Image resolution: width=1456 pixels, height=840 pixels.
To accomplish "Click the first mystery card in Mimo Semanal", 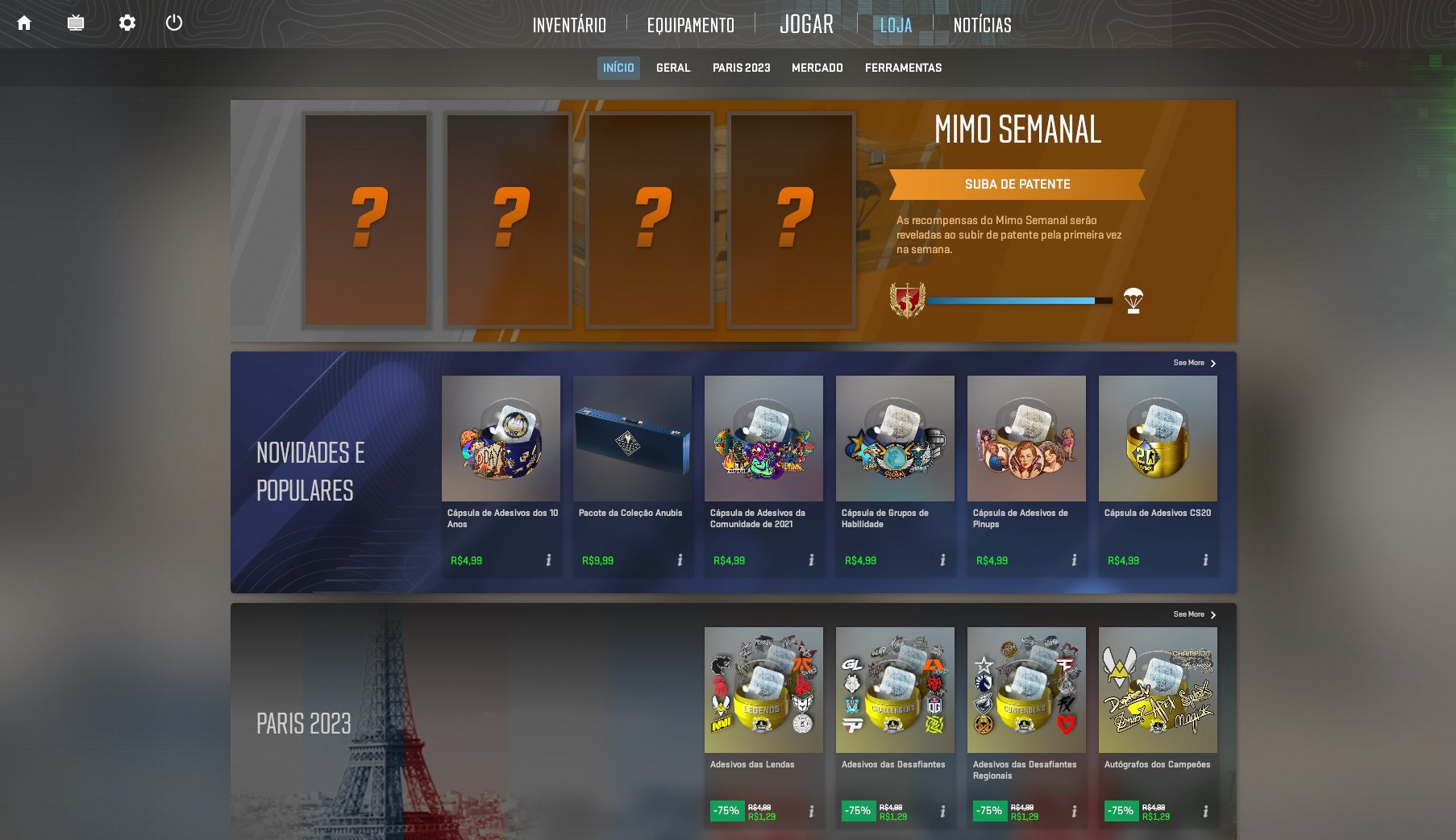I will point(367,220).
